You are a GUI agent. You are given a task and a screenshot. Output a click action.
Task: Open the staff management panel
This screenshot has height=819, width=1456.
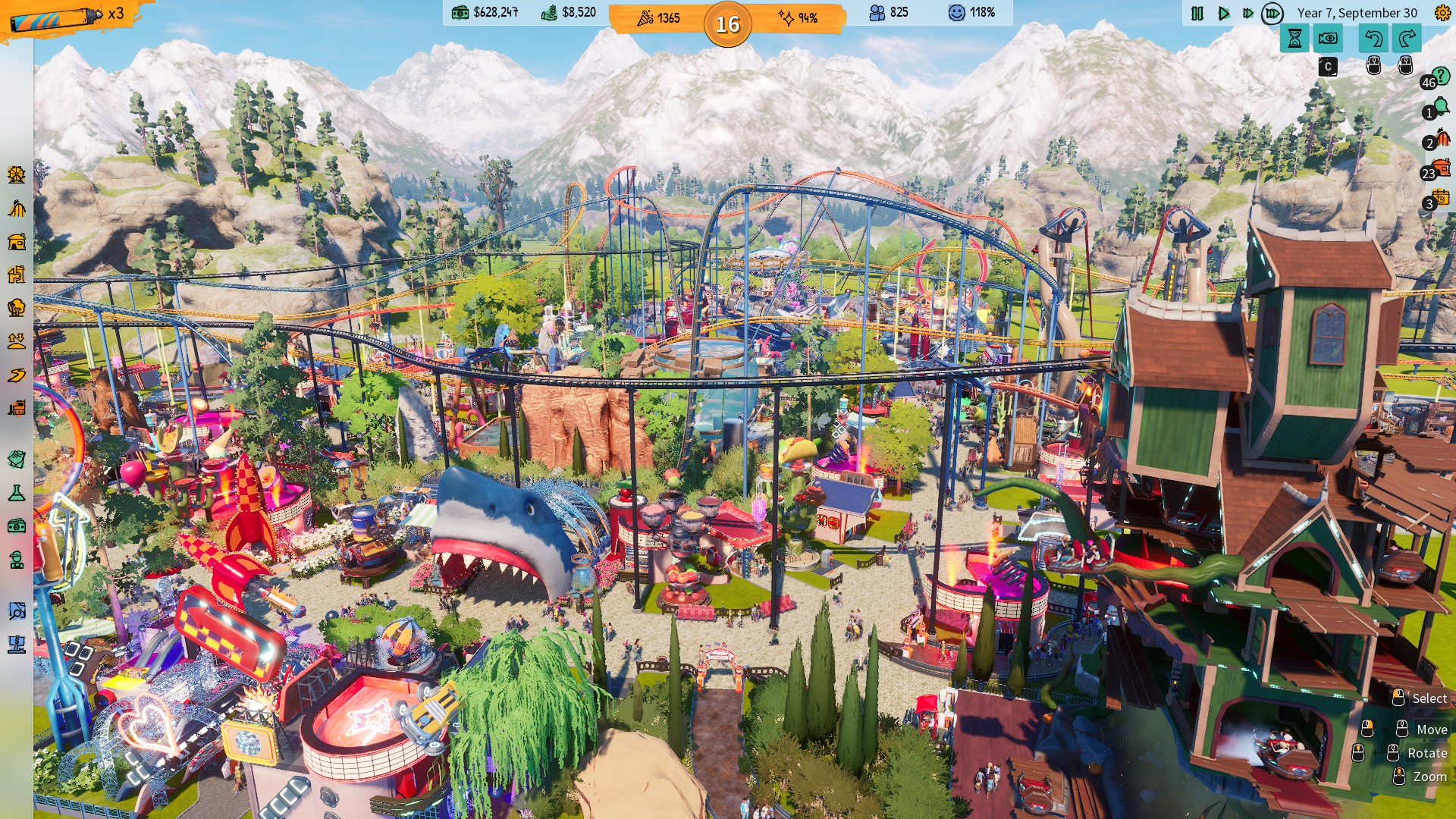coord(17,560)
